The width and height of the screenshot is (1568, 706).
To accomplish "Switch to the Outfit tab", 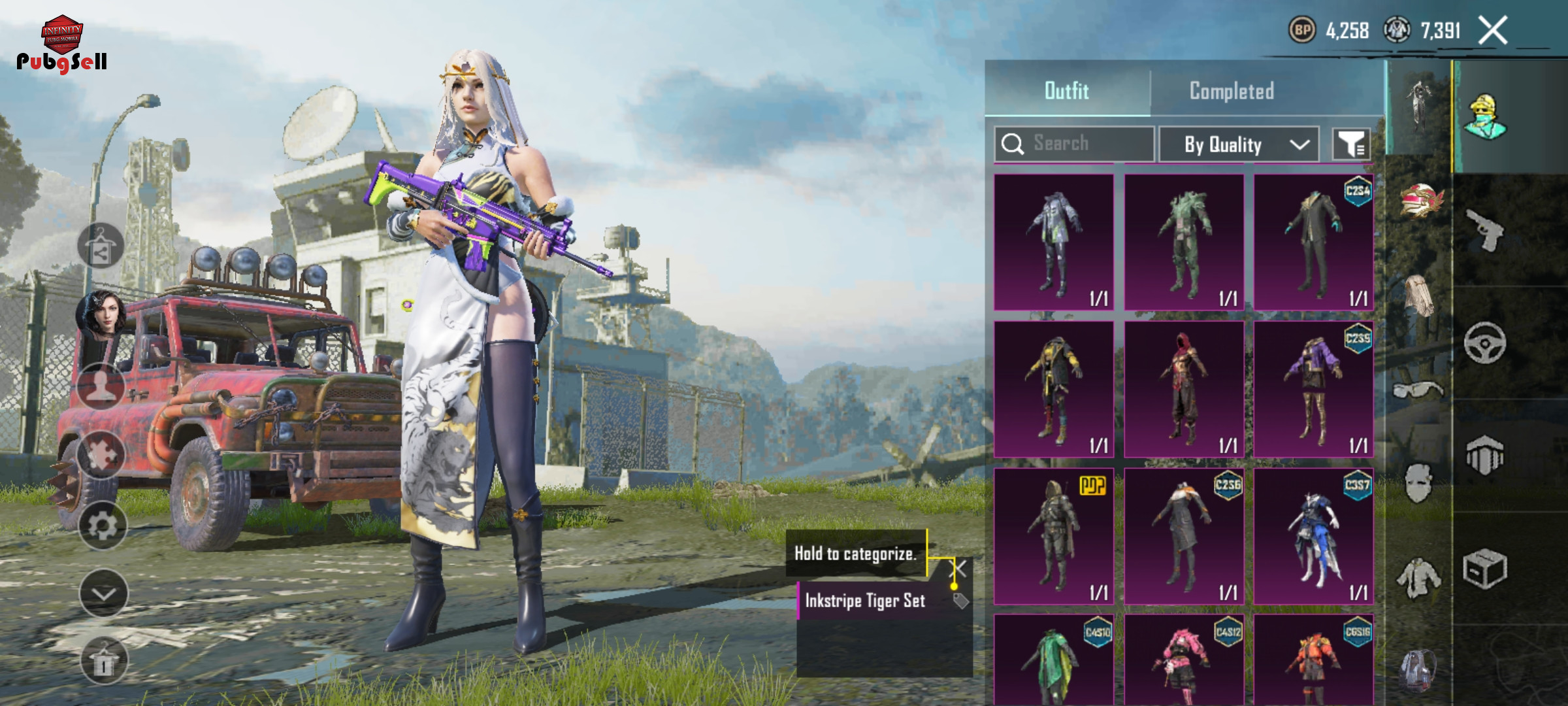I will tap(1067, 91).
